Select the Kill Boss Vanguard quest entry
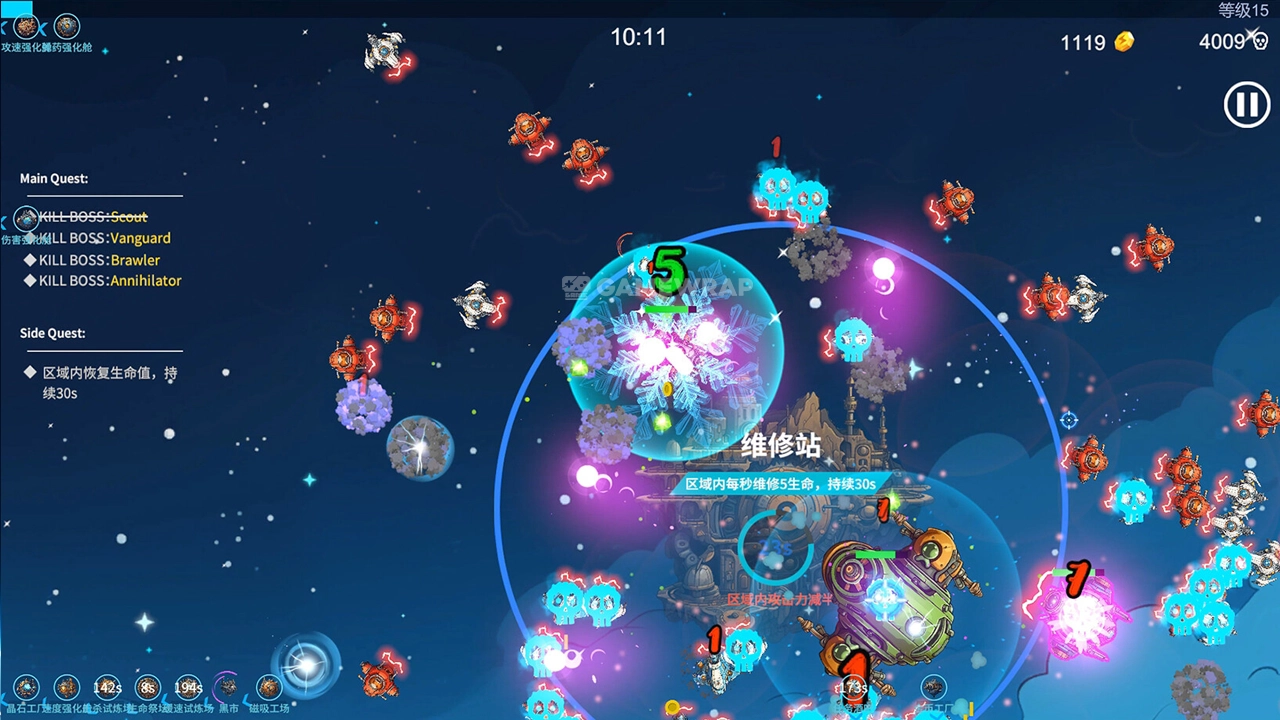Screen dimensions: 1280x720 104,238
